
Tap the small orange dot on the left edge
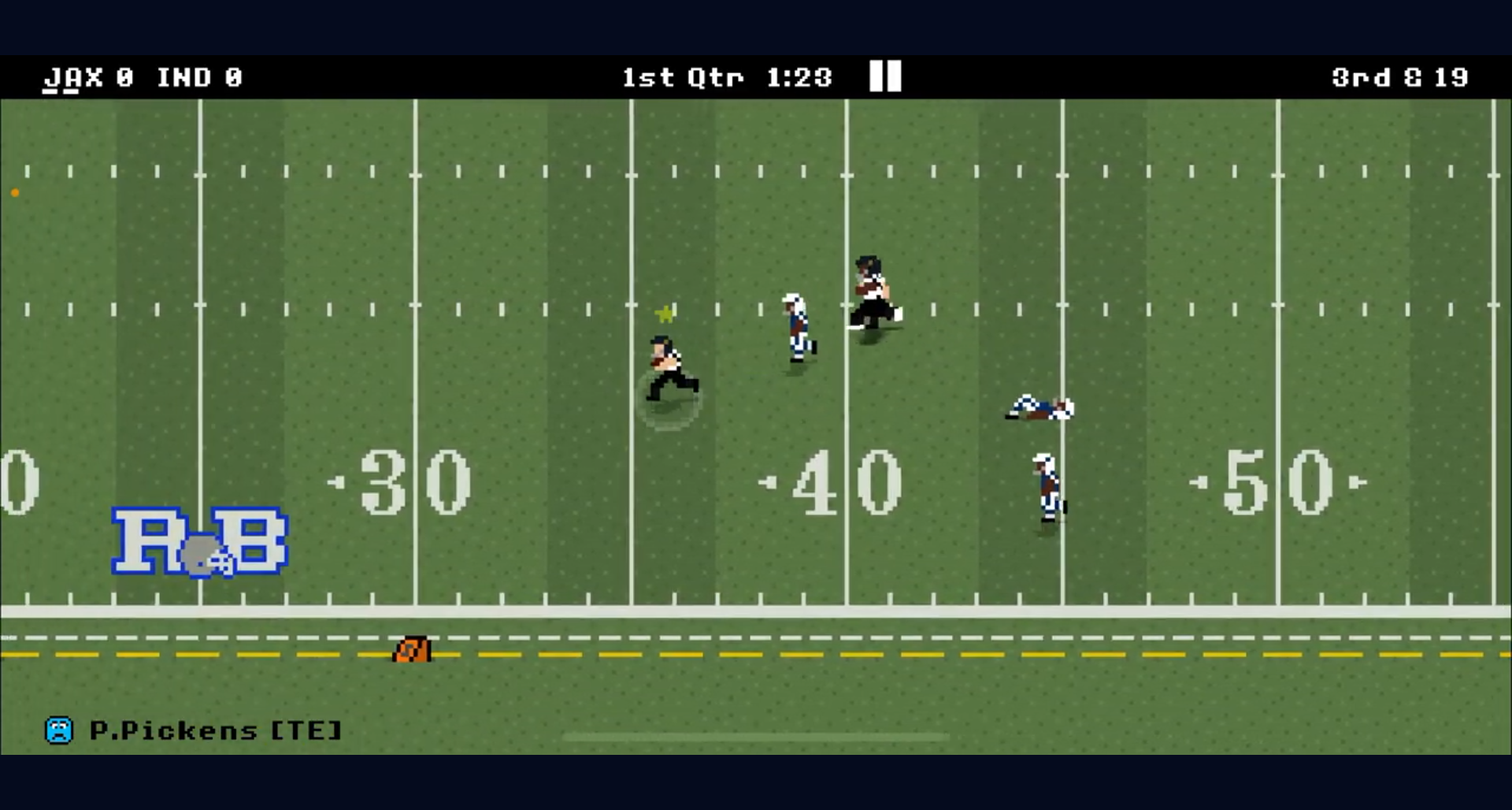point(13,191)
